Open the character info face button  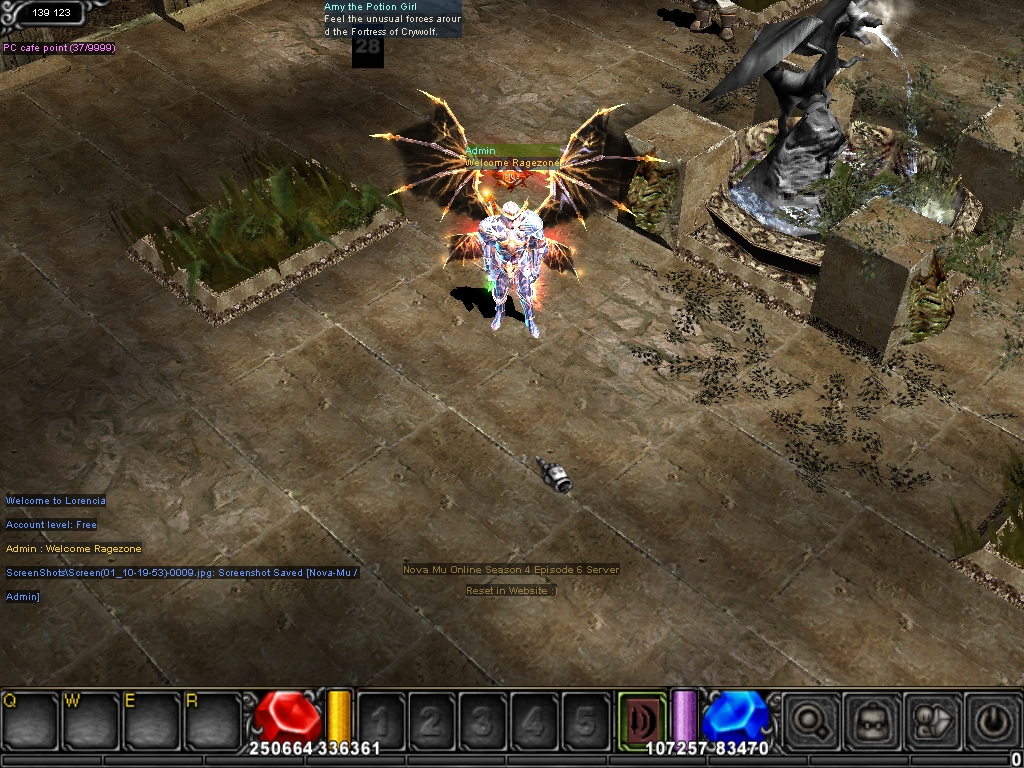click(871, 719)
